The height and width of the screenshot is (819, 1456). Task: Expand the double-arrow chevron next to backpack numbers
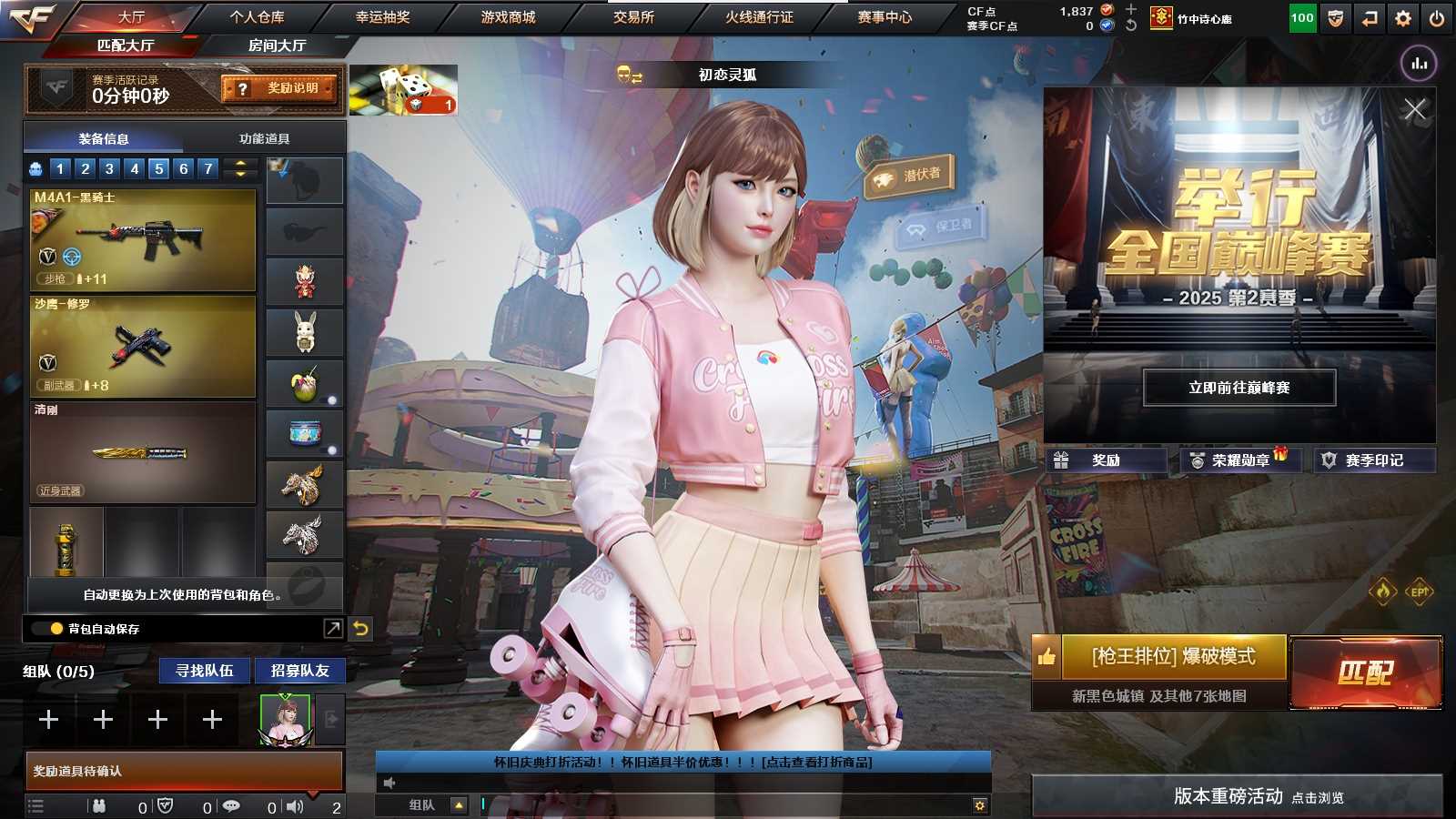pyautogui.click(x=238, y=168)
